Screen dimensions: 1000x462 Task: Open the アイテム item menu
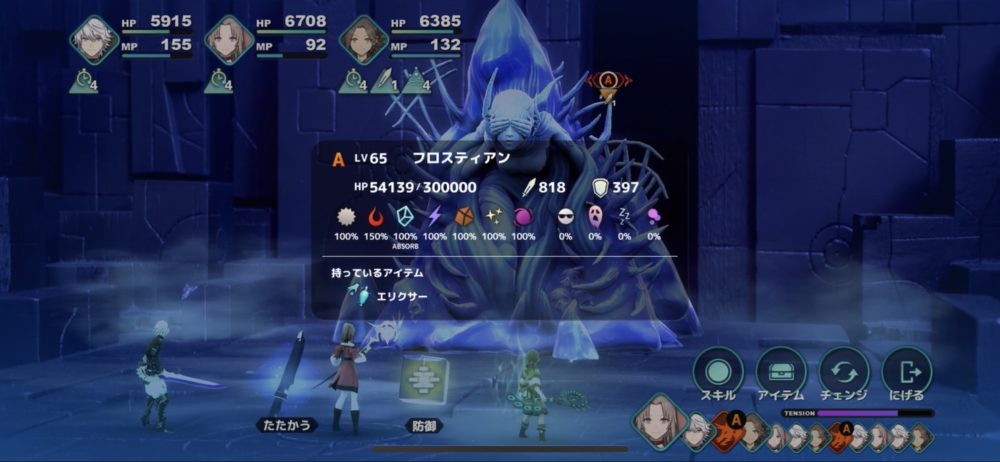pos(781,372)
